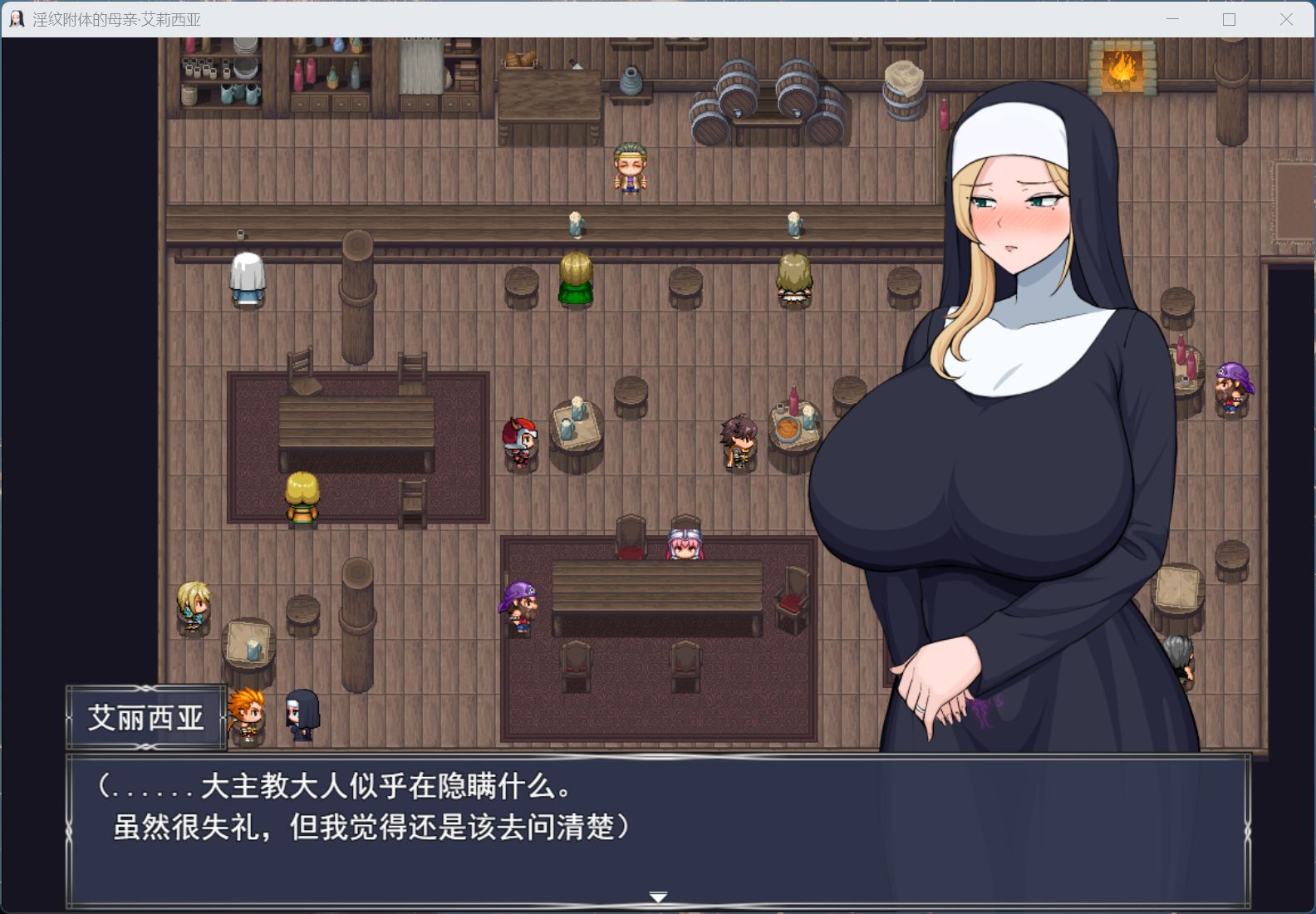This screenshot has height=914, width=1316.
Task: Click the 艾丽西亚 name plate above the dialogue
Action: click(x=146, y=718)
